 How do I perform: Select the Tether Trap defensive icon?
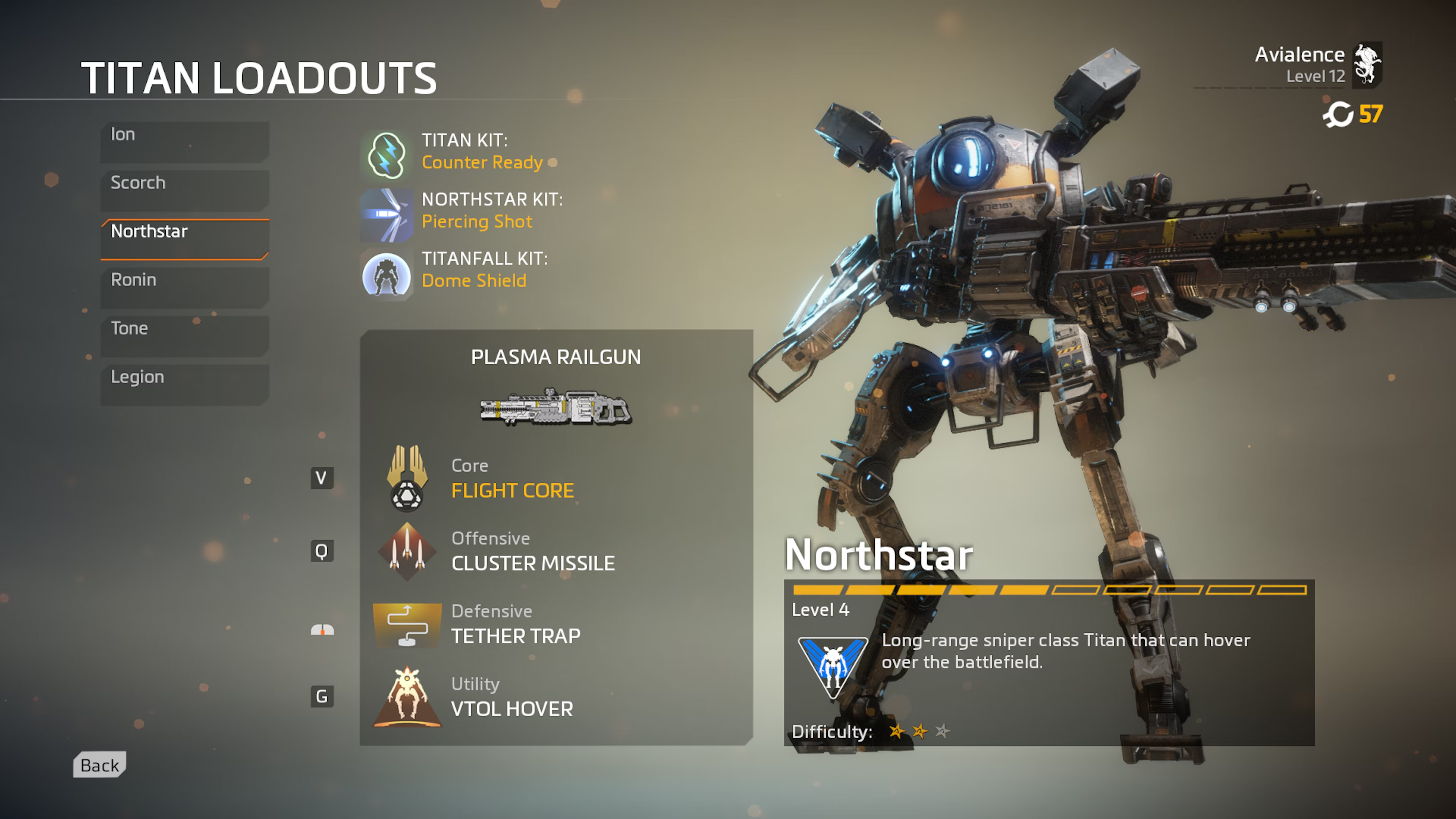pyautogui.click(x=406, y=624)
